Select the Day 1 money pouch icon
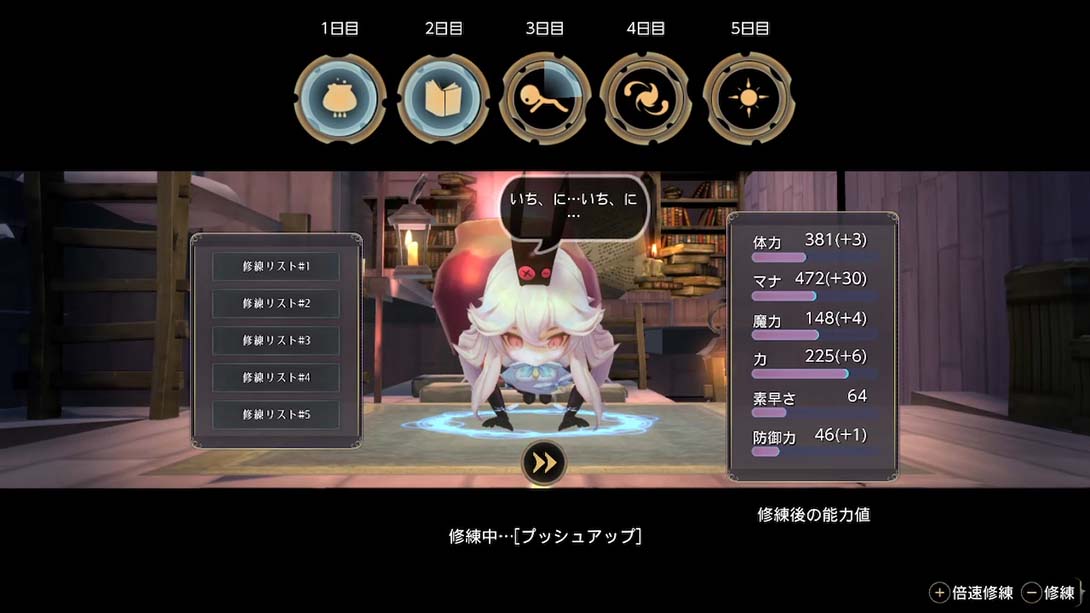The width and height of the screenshot is (1090, 613). coord(340,99)
